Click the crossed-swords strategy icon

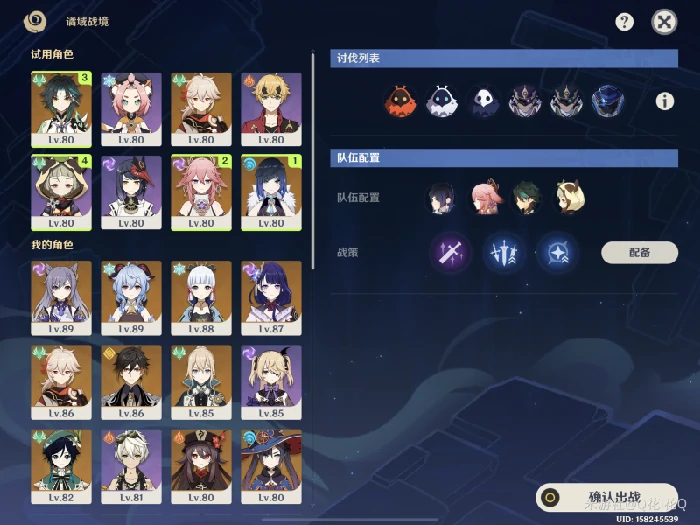tap(446, 251)
